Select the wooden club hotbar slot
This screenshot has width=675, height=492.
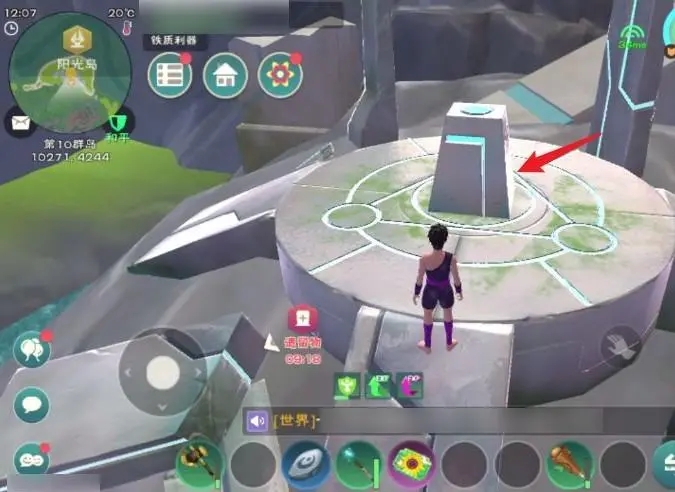pyautogui.click(x=570, y=465)
